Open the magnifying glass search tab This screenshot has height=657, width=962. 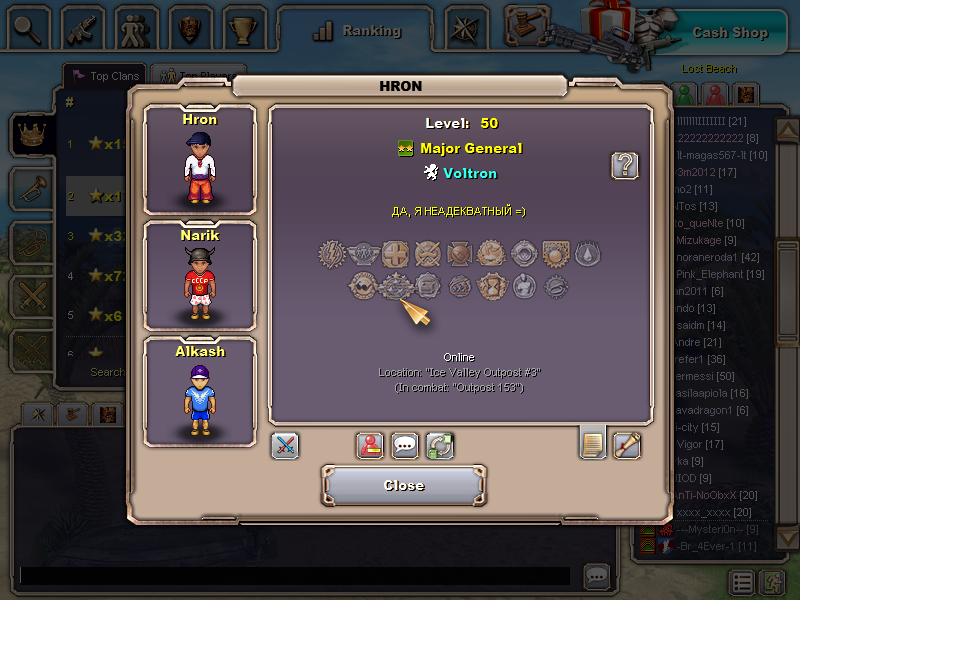pos(29,30)
